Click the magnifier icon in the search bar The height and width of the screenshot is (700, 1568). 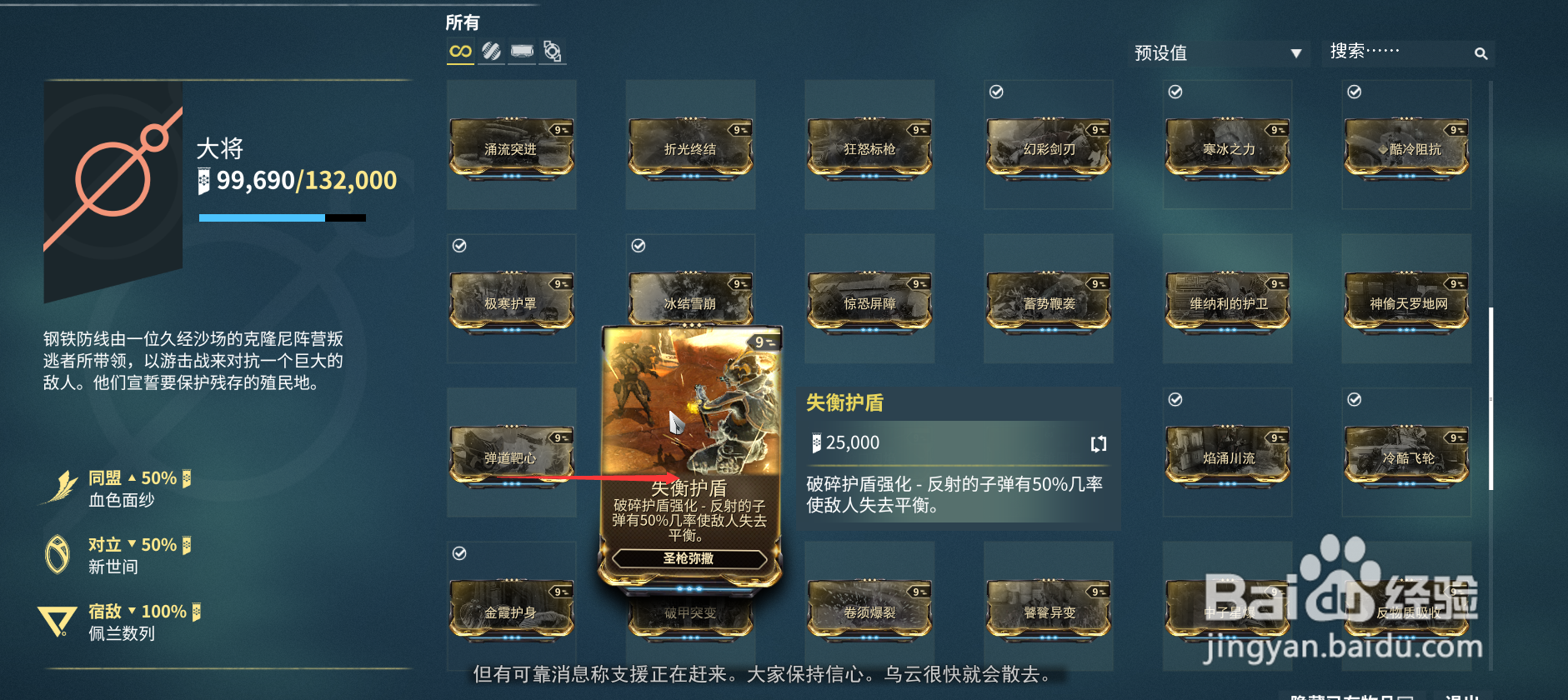(x=1480, y=52)
